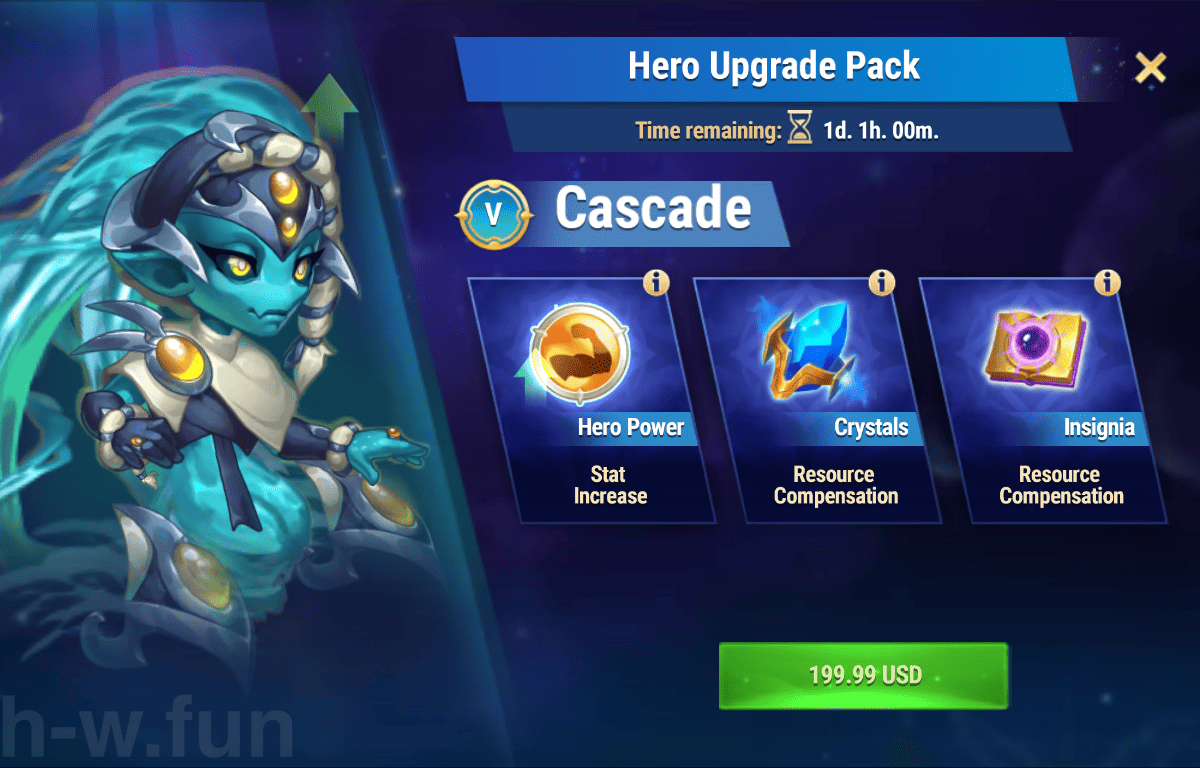Image resolution: width=1200 pixels, height=768 pixels.
Task: Close the Hero Upgrade Pack window
Action: 1150,68
